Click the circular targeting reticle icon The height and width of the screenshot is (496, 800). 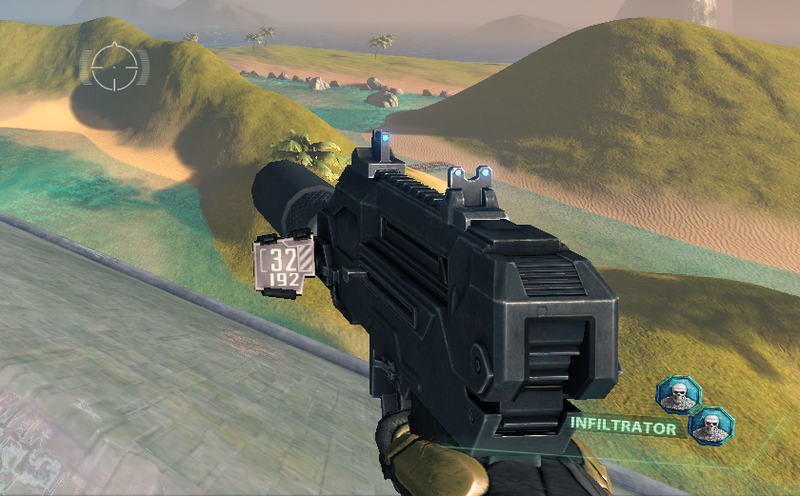point(113,67)
